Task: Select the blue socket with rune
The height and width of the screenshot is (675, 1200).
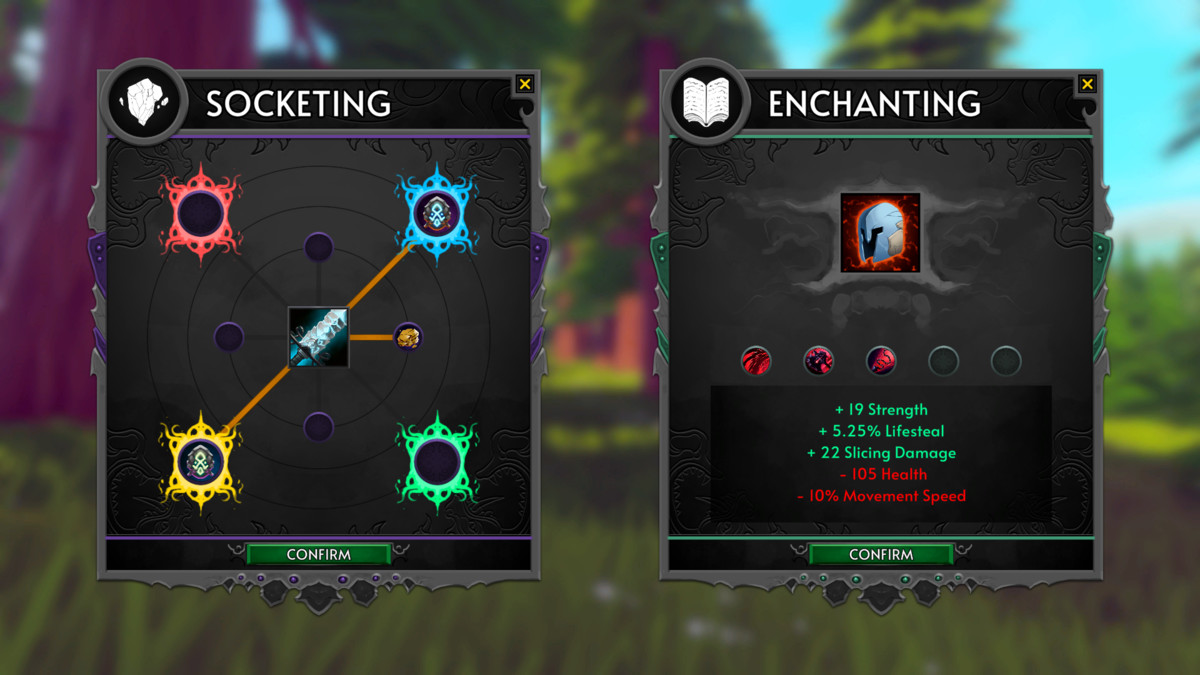Action: (436, 212)
